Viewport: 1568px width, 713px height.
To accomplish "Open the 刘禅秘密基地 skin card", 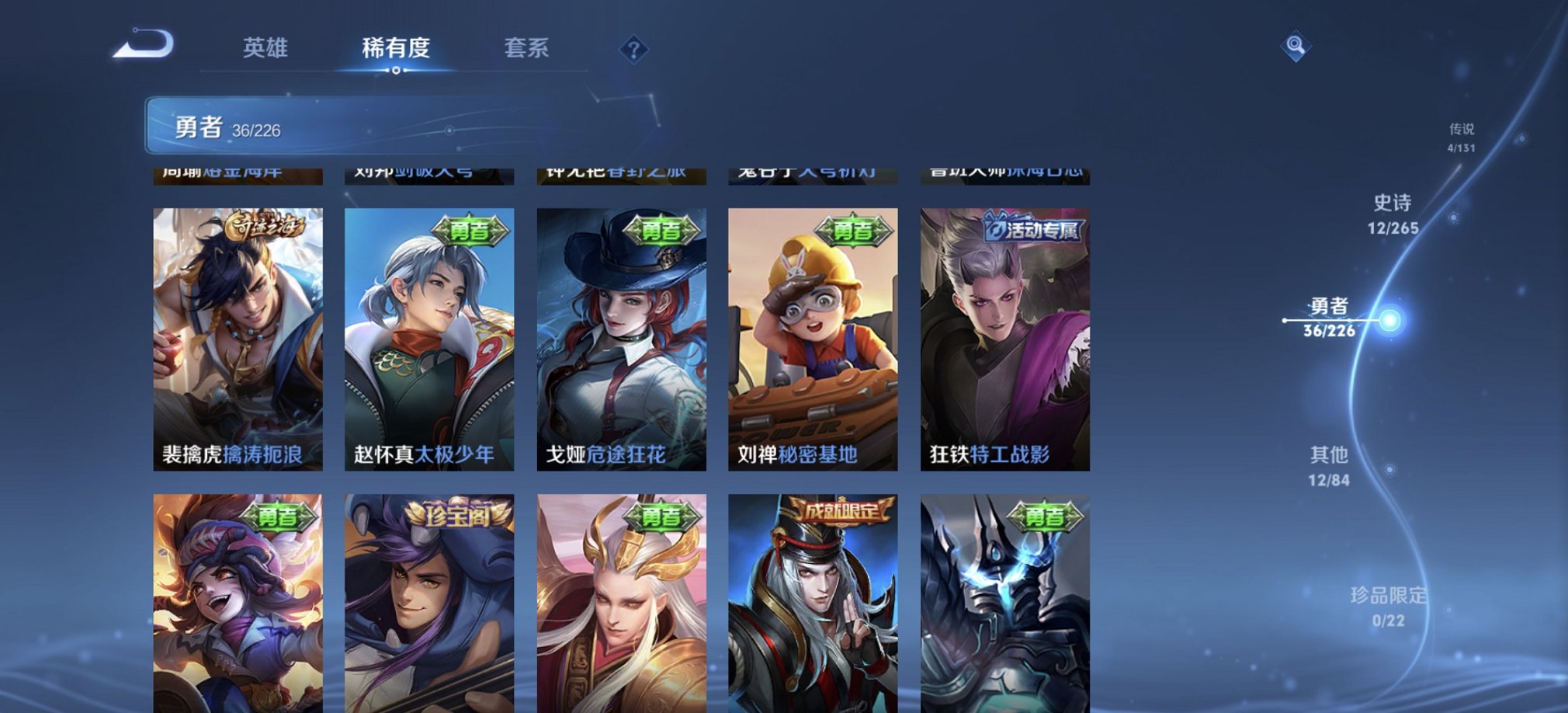I will [813, 334].
